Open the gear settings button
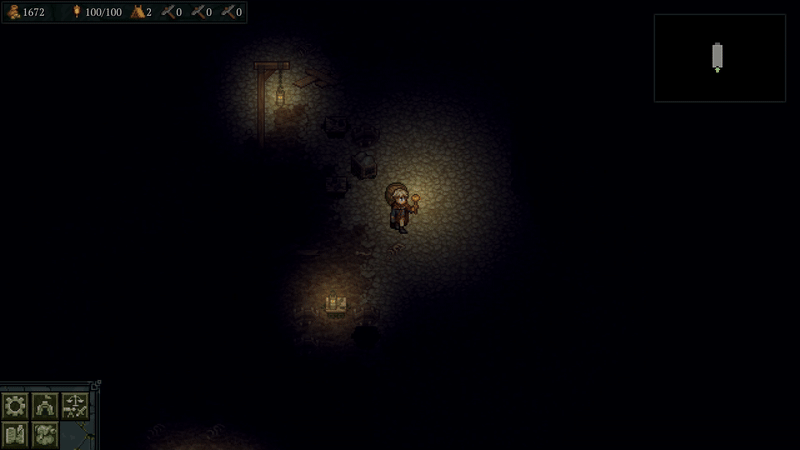Viewport: 800px width, 450px height. (15, 405)
